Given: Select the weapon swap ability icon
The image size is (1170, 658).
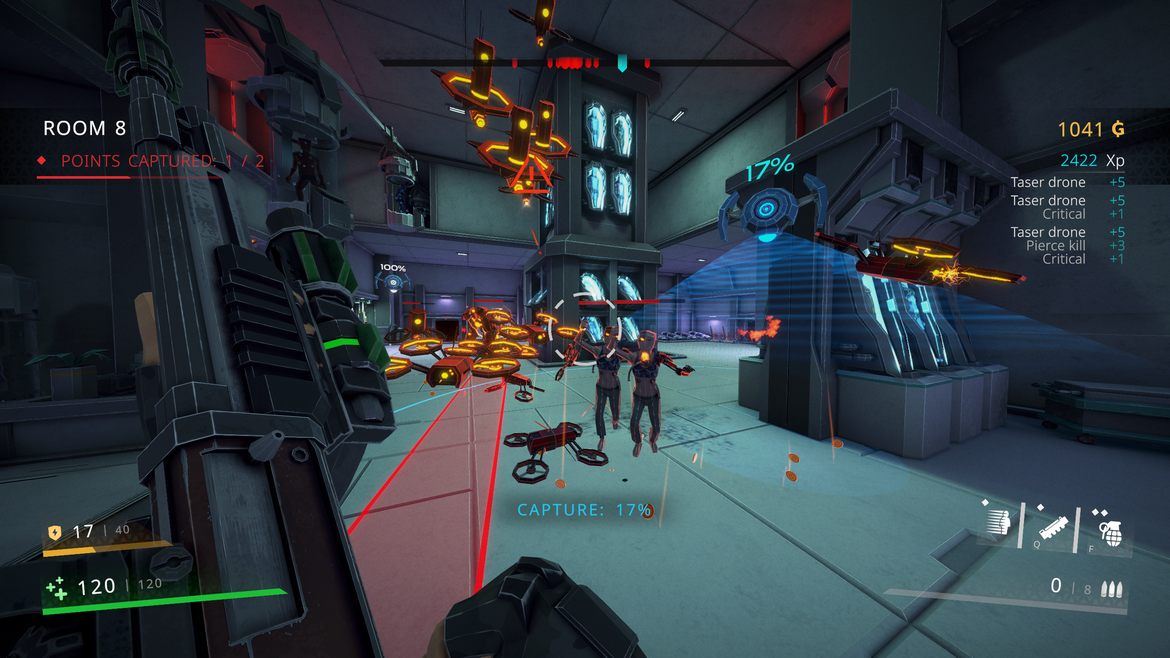Looking at the screenshot, I should tap(1053, 524).
